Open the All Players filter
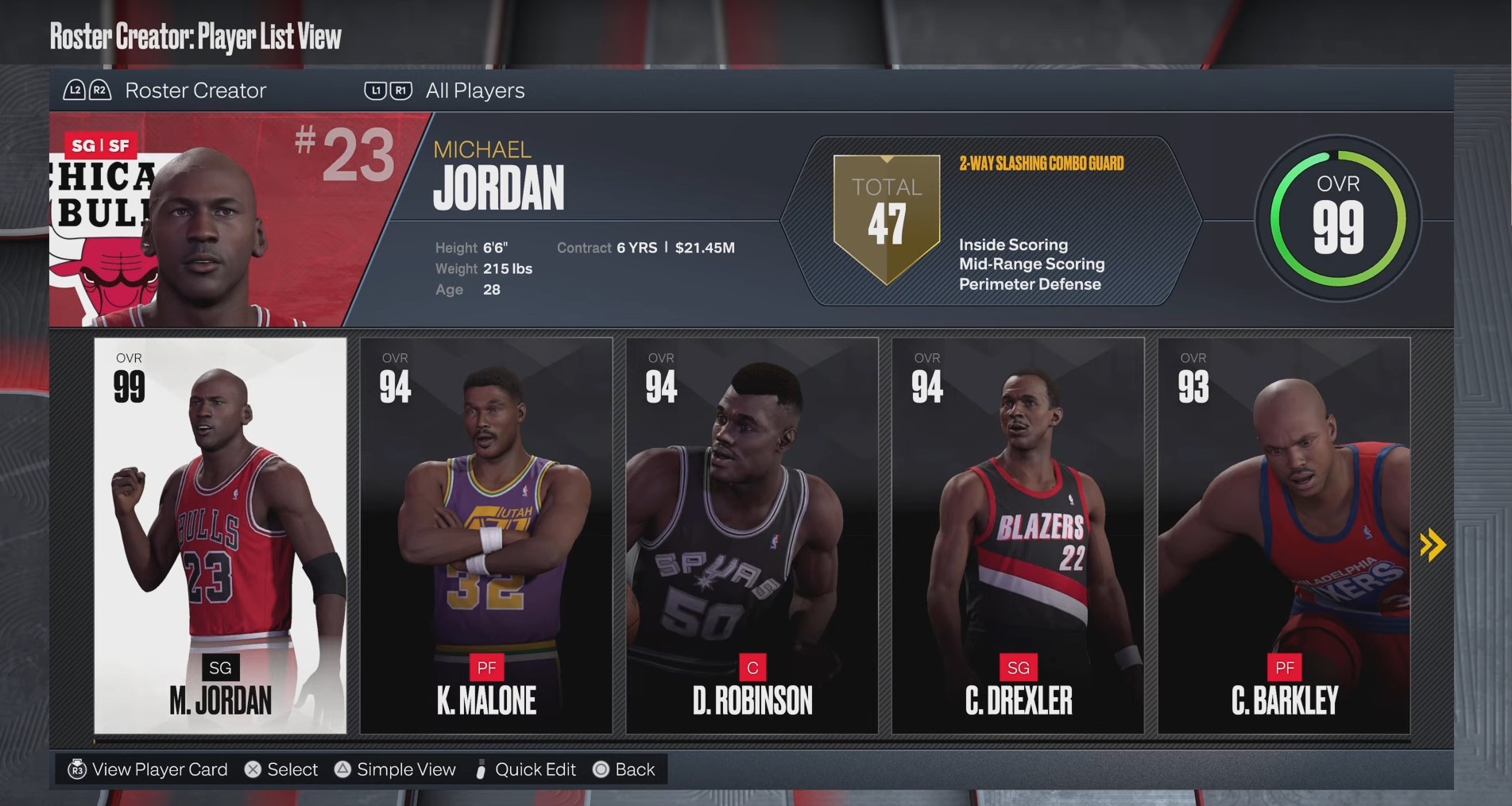The image size is (1512, 806). (474, 91)
